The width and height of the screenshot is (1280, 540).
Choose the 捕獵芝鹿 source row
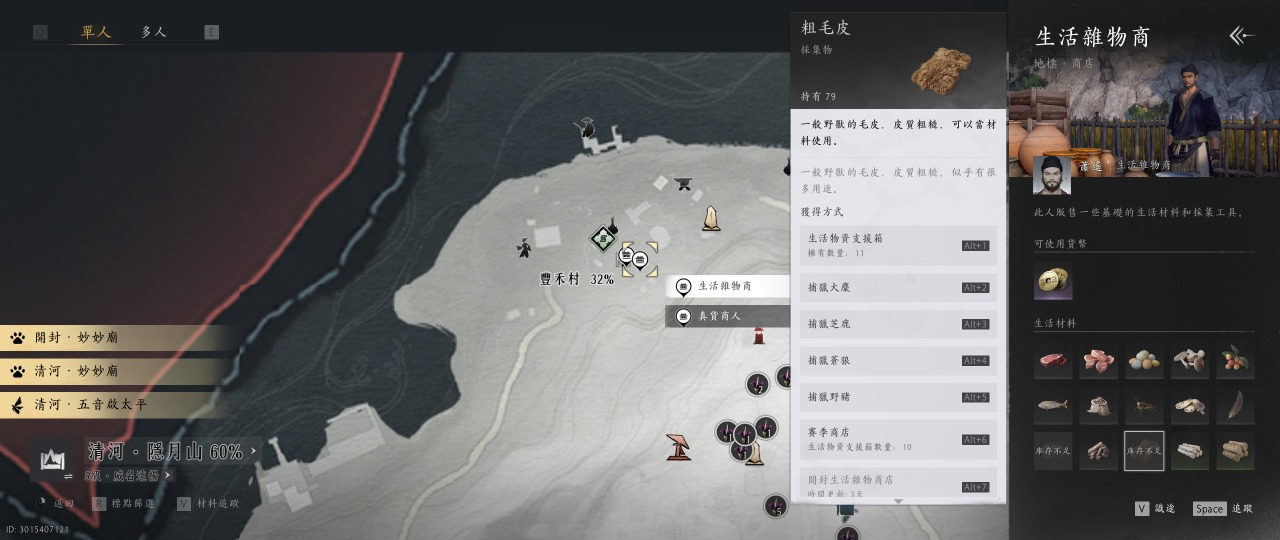pos(898,324)
